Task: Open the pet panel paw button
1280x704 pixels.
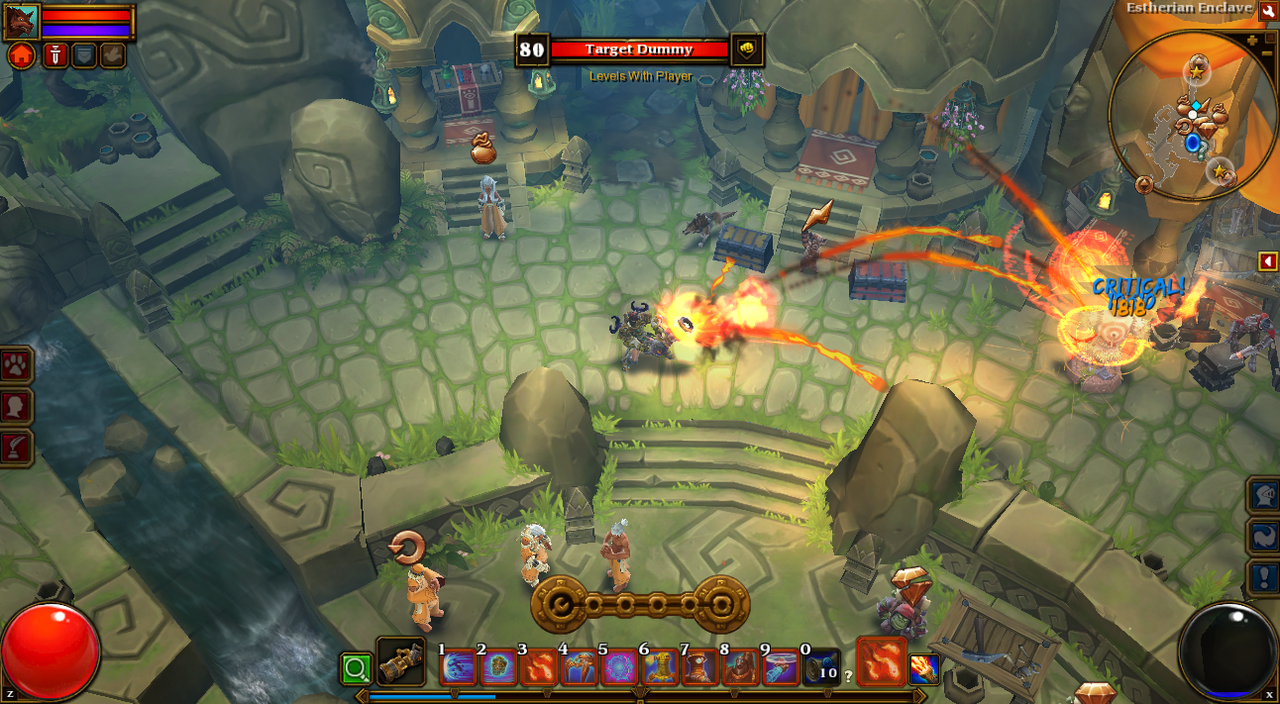Action: coord(17,365)
